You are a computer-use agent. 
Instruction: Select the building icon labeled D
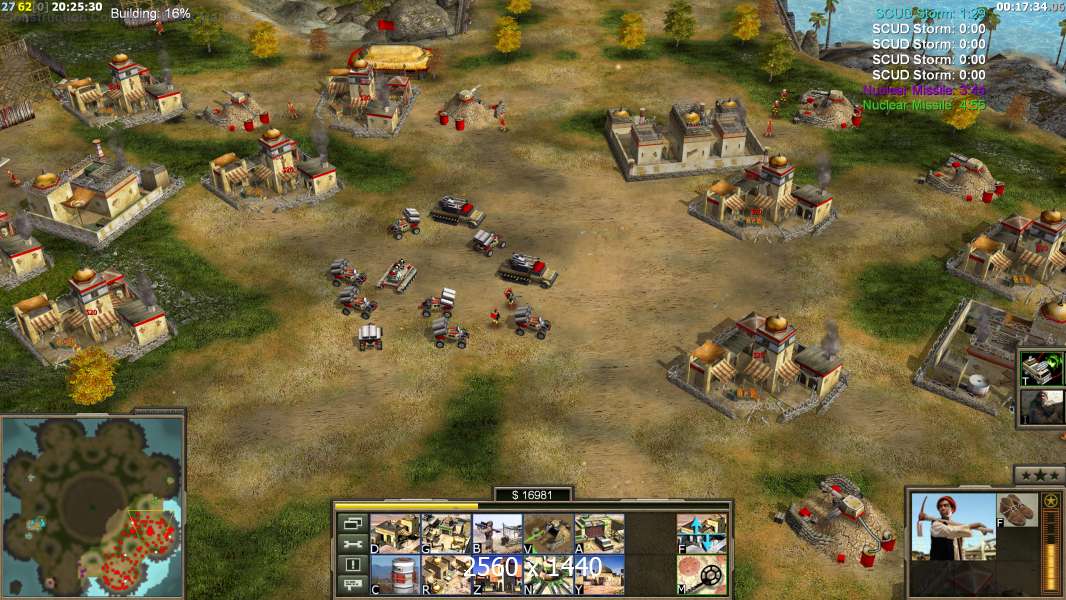pyautogui.click(x=395, y=533)
